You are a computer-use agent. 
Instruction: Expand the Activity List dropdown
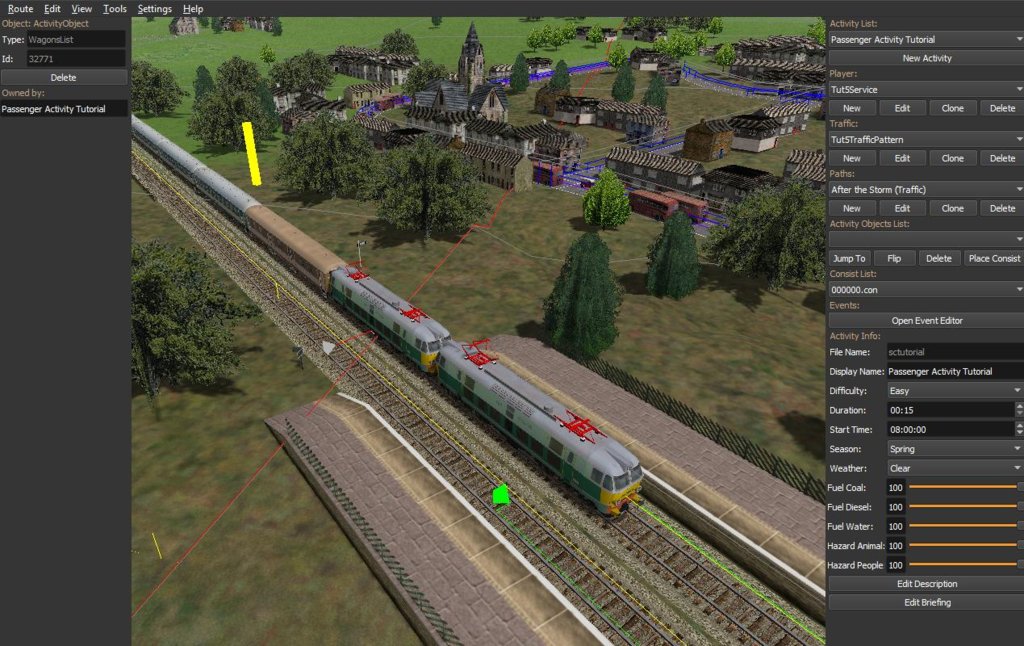[925, 40]
